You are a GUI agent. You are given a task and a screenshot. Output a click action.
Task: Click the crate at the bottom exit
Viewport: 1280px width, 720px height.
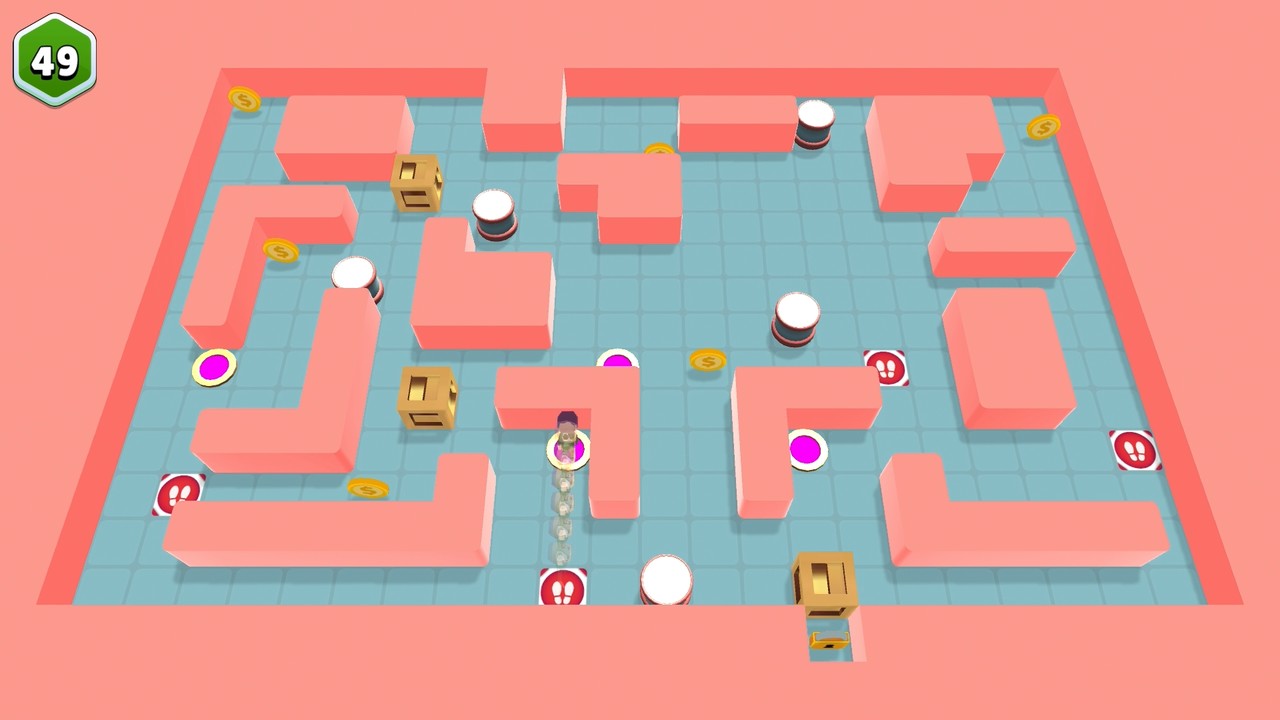pos(824,580)
